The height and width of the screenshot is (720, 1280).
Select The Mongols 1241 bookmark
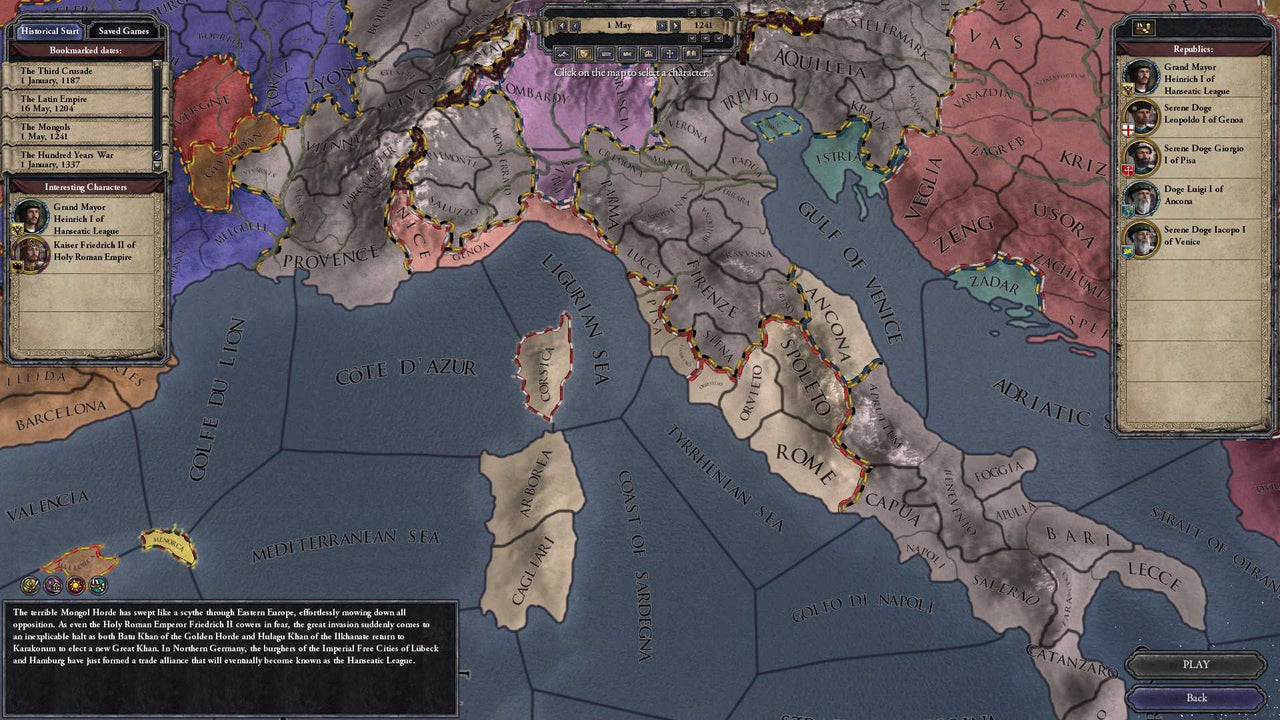coord(80,132)
